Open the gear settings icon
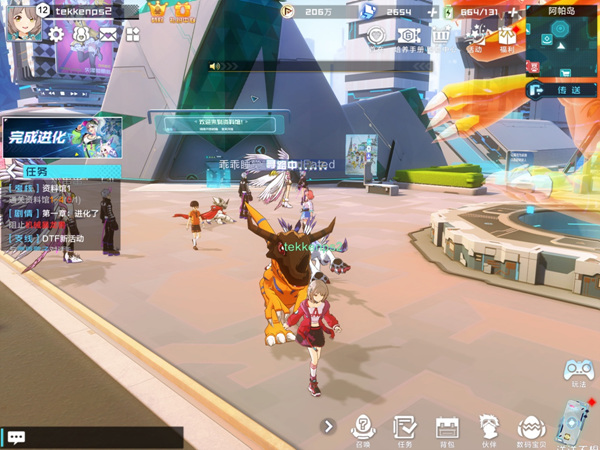This screenshot has height=450, width=600. [x=56, y=35]
